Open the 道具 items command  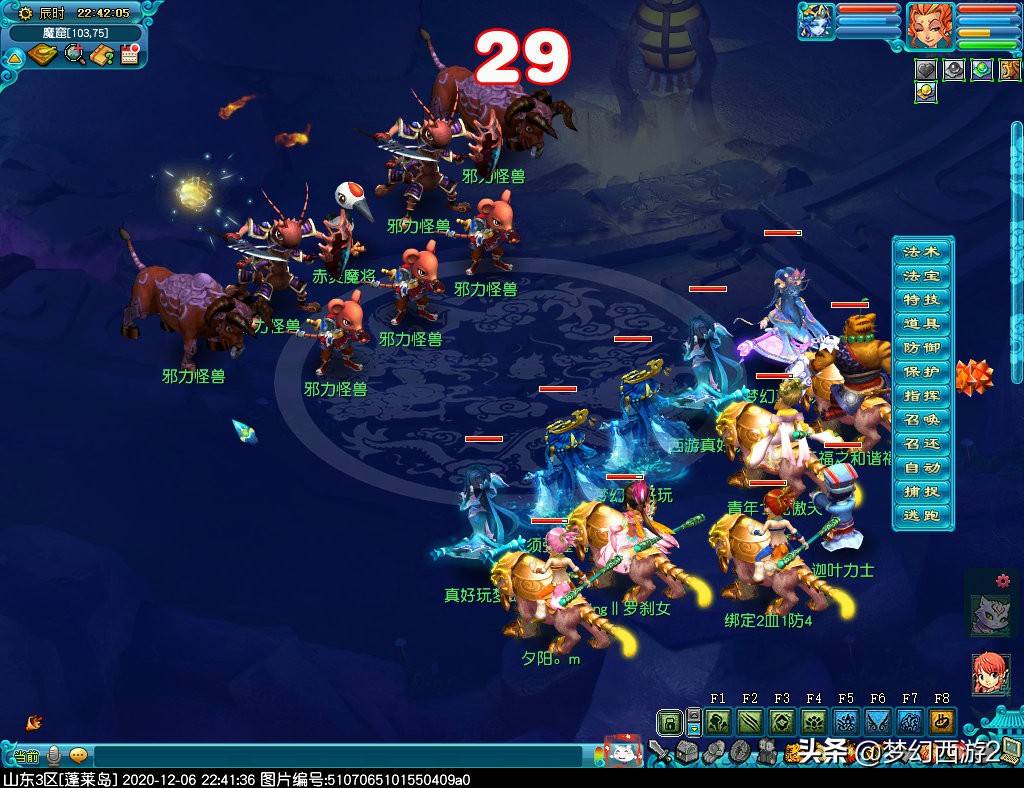coord(921,323)
